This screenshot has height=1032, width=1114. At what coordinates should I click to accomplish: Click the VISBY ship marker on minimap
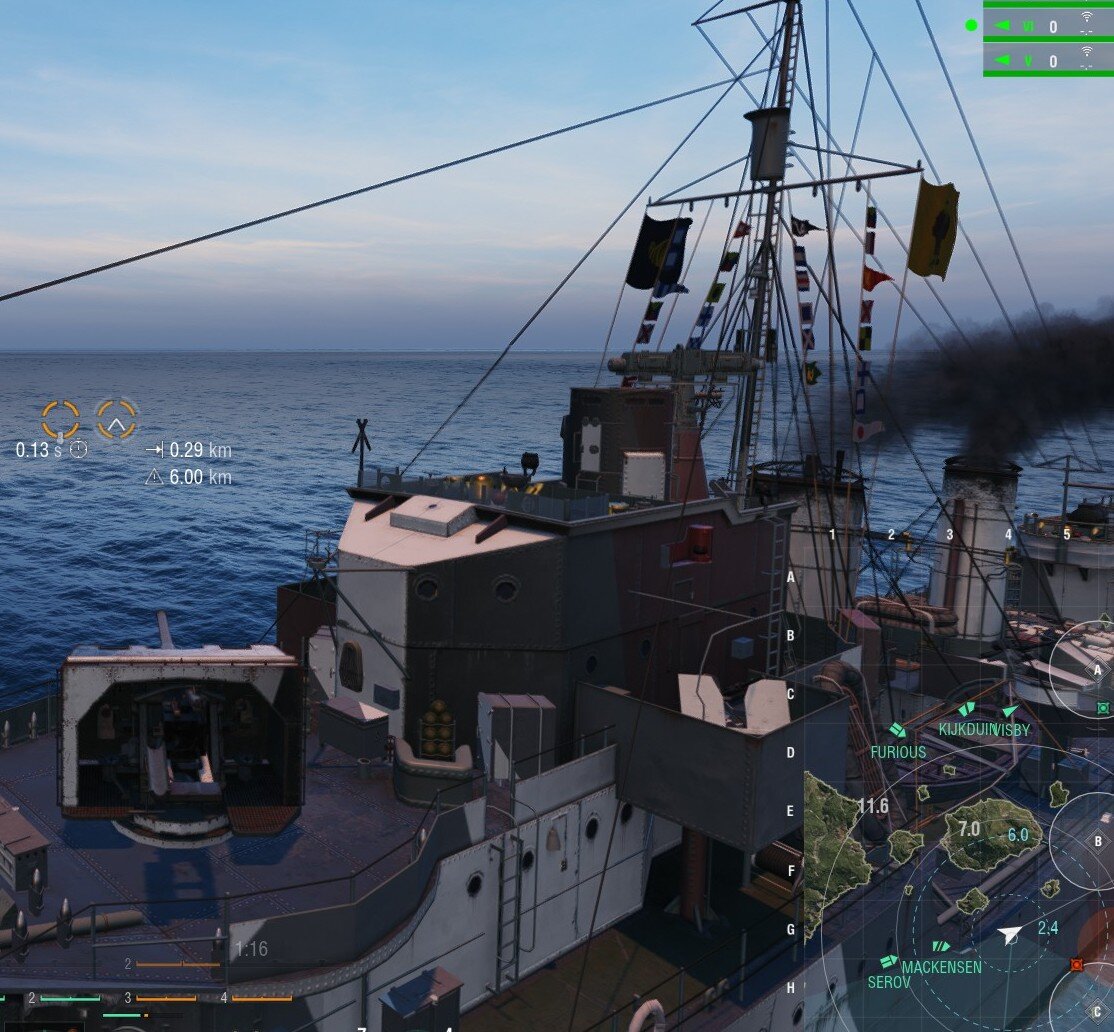tap(1008, 711)
